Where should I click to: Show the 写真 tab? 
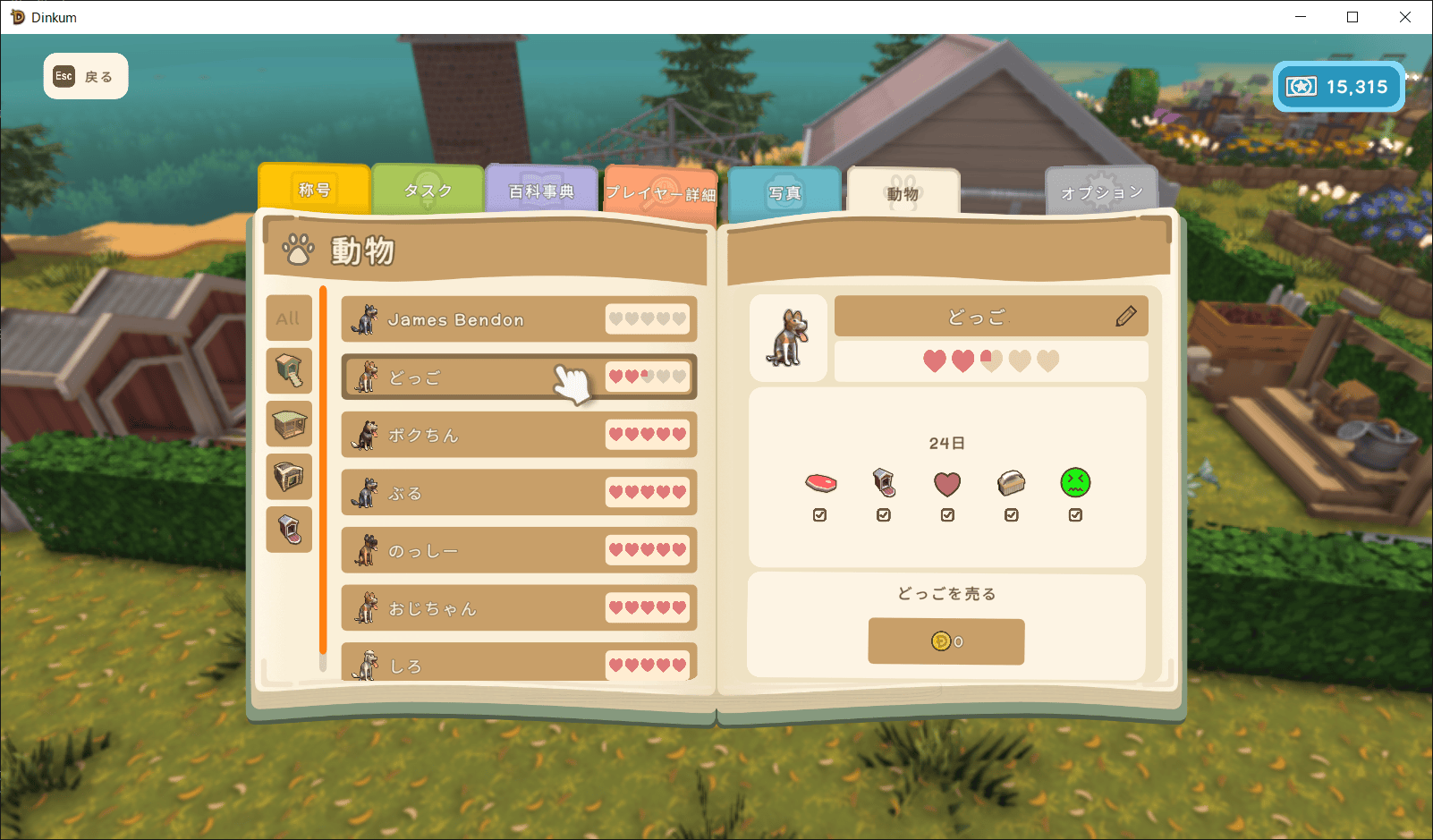(x=784, y=193)
